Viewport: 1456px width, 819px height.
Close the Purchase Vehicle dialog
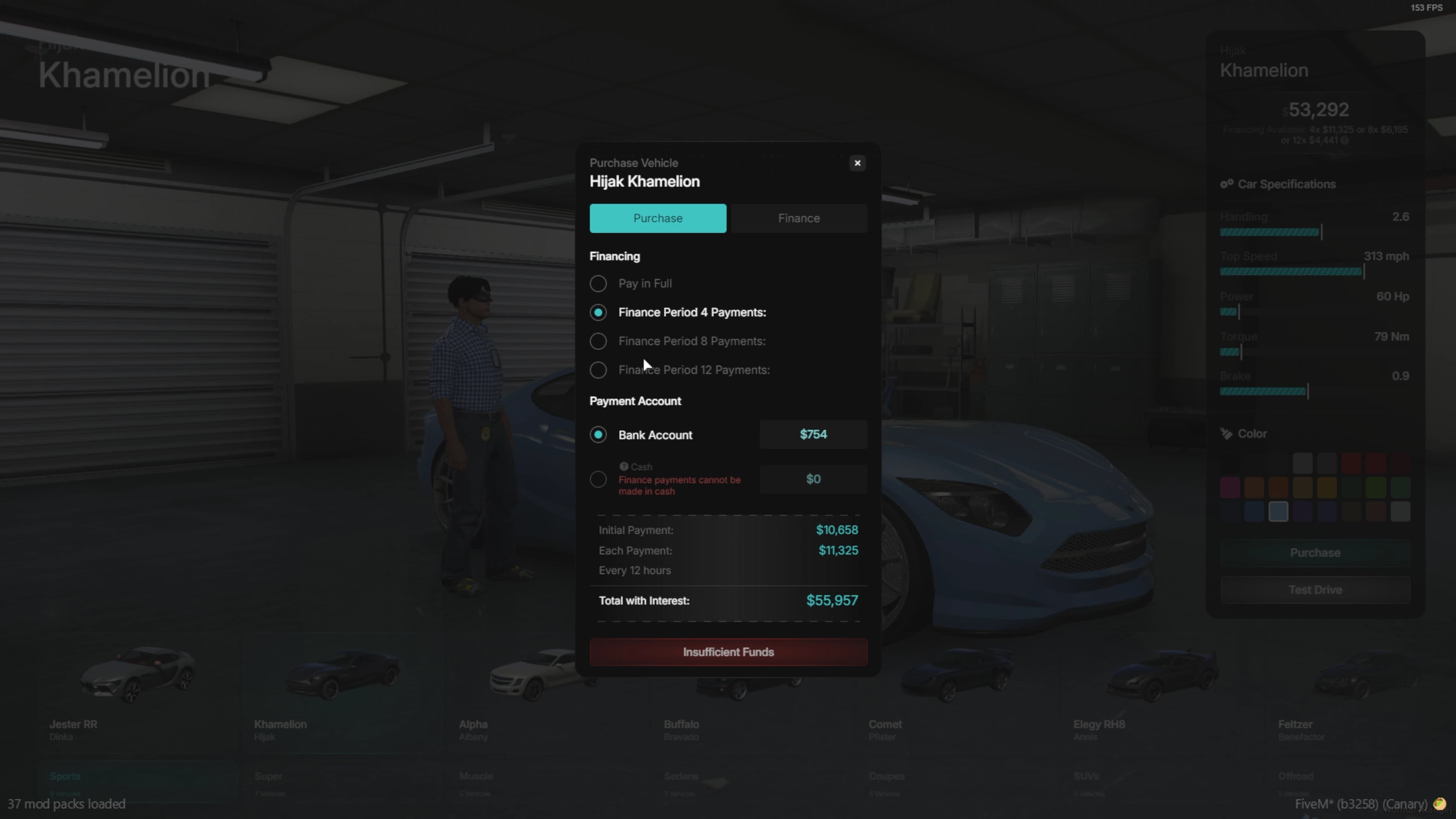(857, 163)
